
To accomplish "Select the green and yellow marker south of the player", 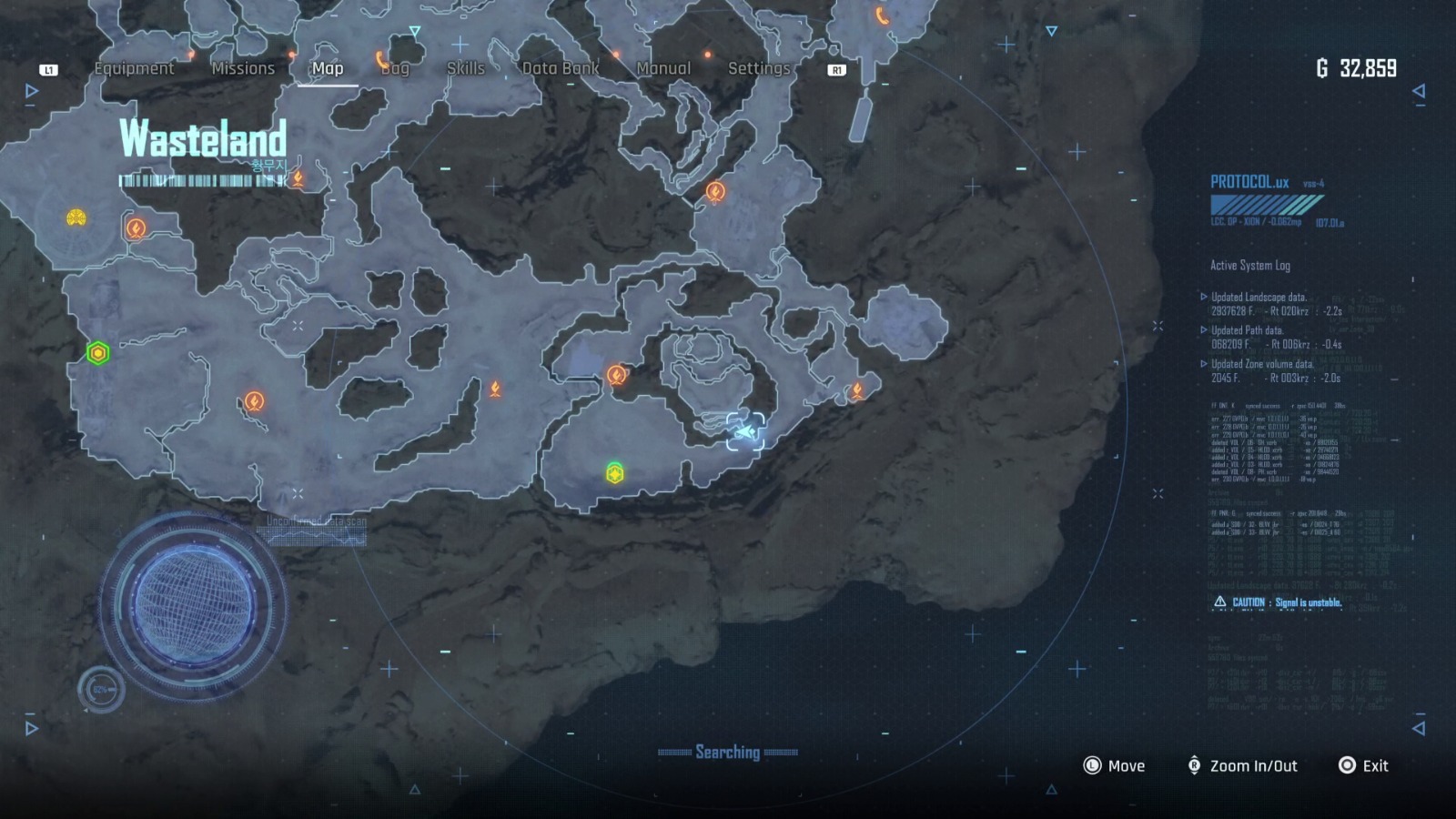I will [x=615, y=473].
